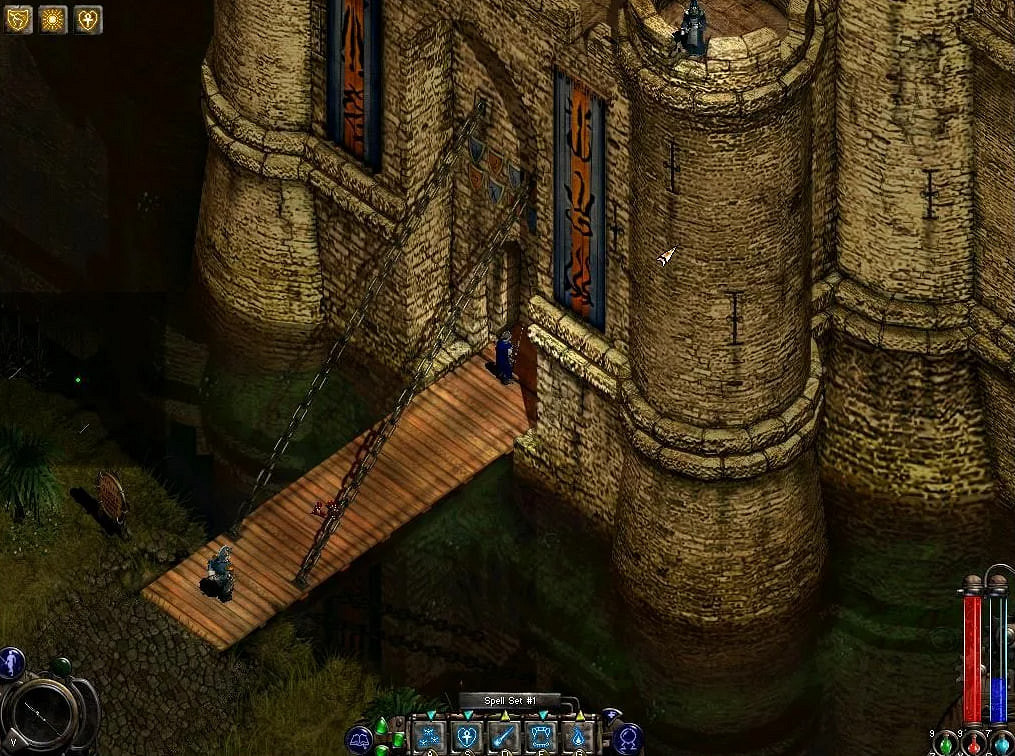Use the glowing wand spell slot
Image resolution: width=1015 pixels, height=756 pixels.
[x=503, y=737]
